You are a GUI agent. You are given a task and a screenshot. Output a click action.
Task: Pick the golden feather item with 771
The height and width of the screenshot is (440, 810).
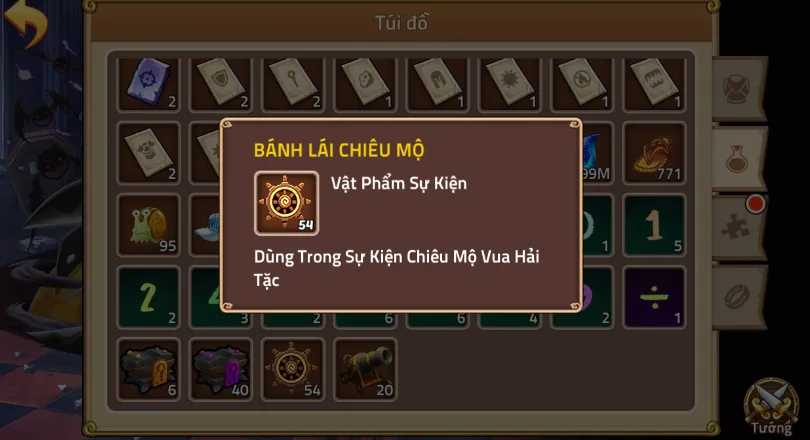655,153
